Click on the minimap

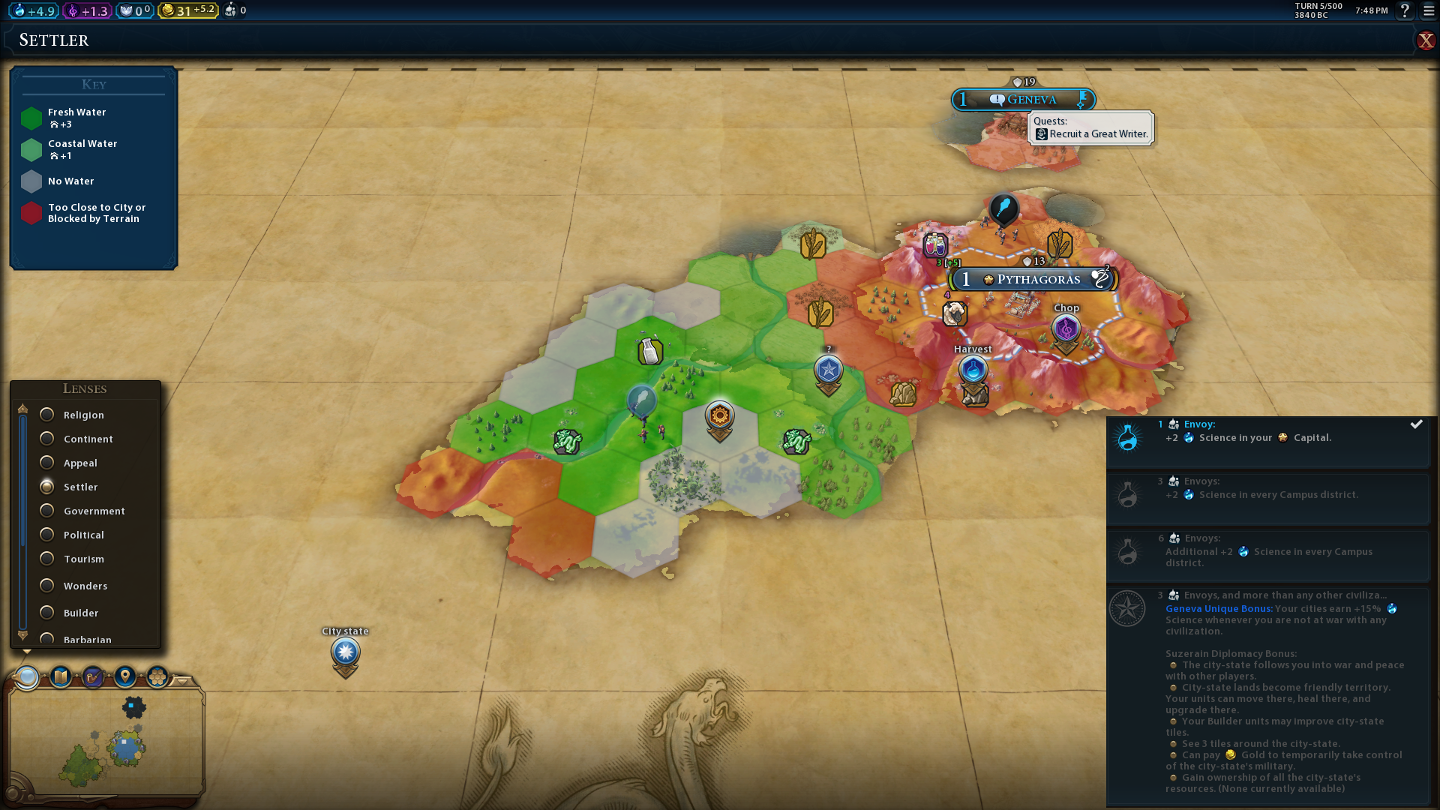105,745
